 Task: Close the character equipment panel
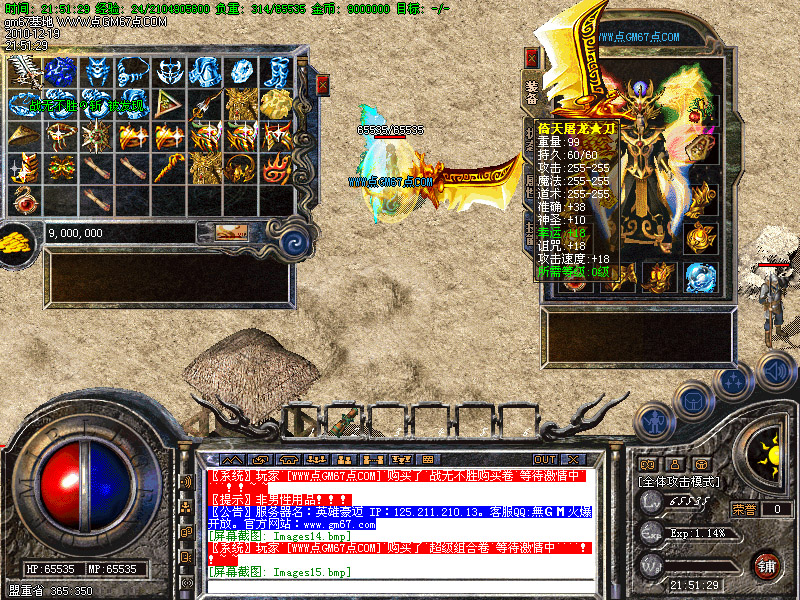pyautogui.click(x=532, y=57)
